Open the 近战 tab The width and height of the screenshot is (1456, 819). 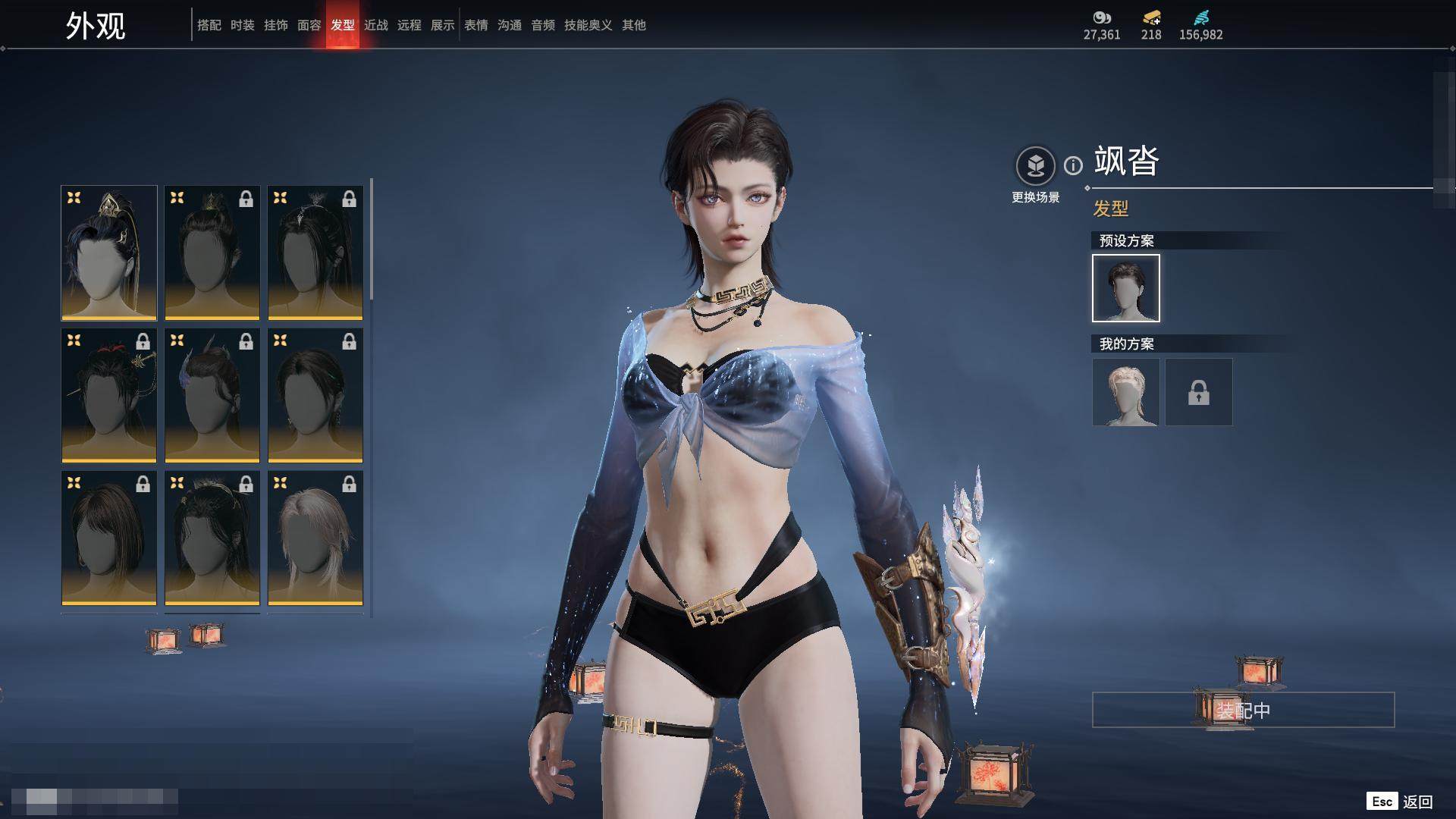375,25
